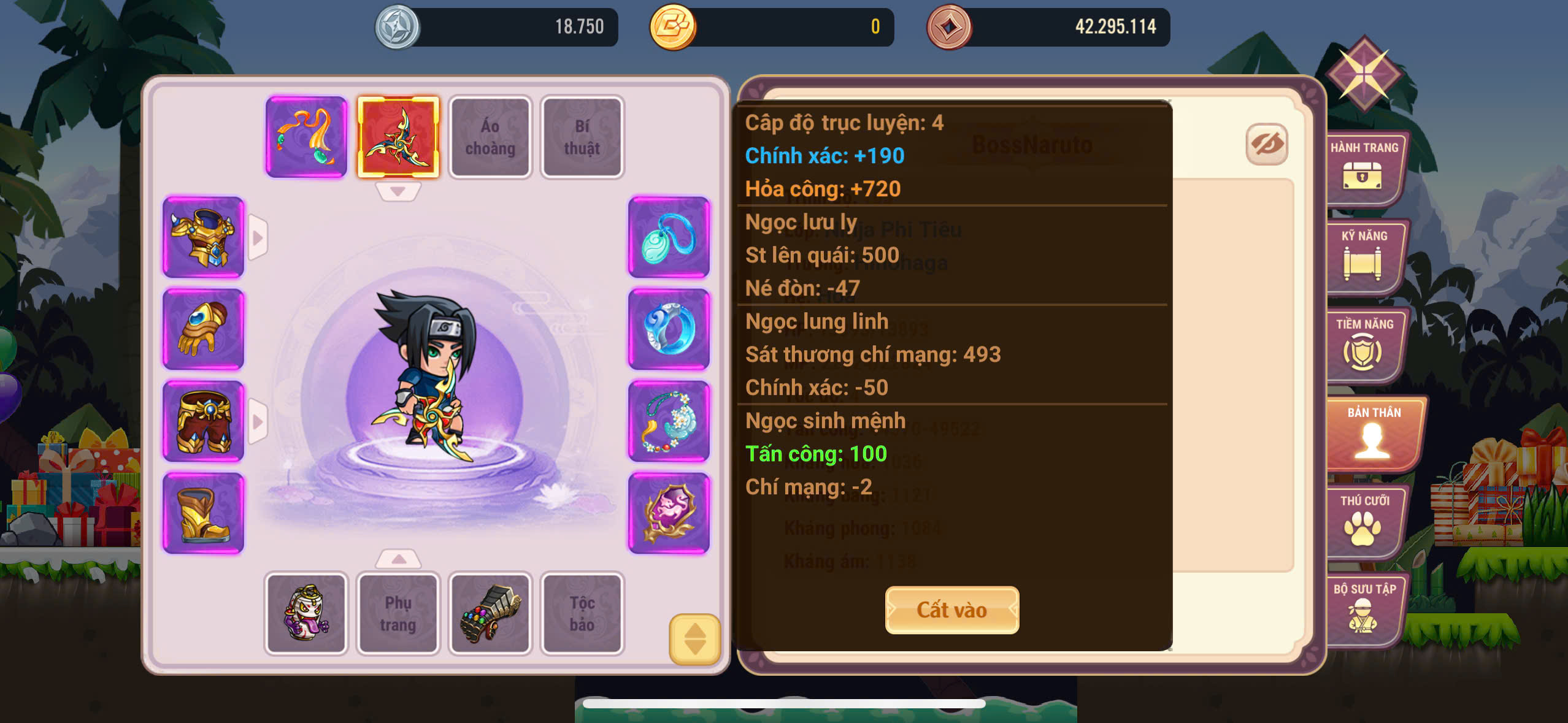Click the yellow up-down arrows button
Image resolution: width=1568 pixels, height=723 pixels.
pos(694,639)
